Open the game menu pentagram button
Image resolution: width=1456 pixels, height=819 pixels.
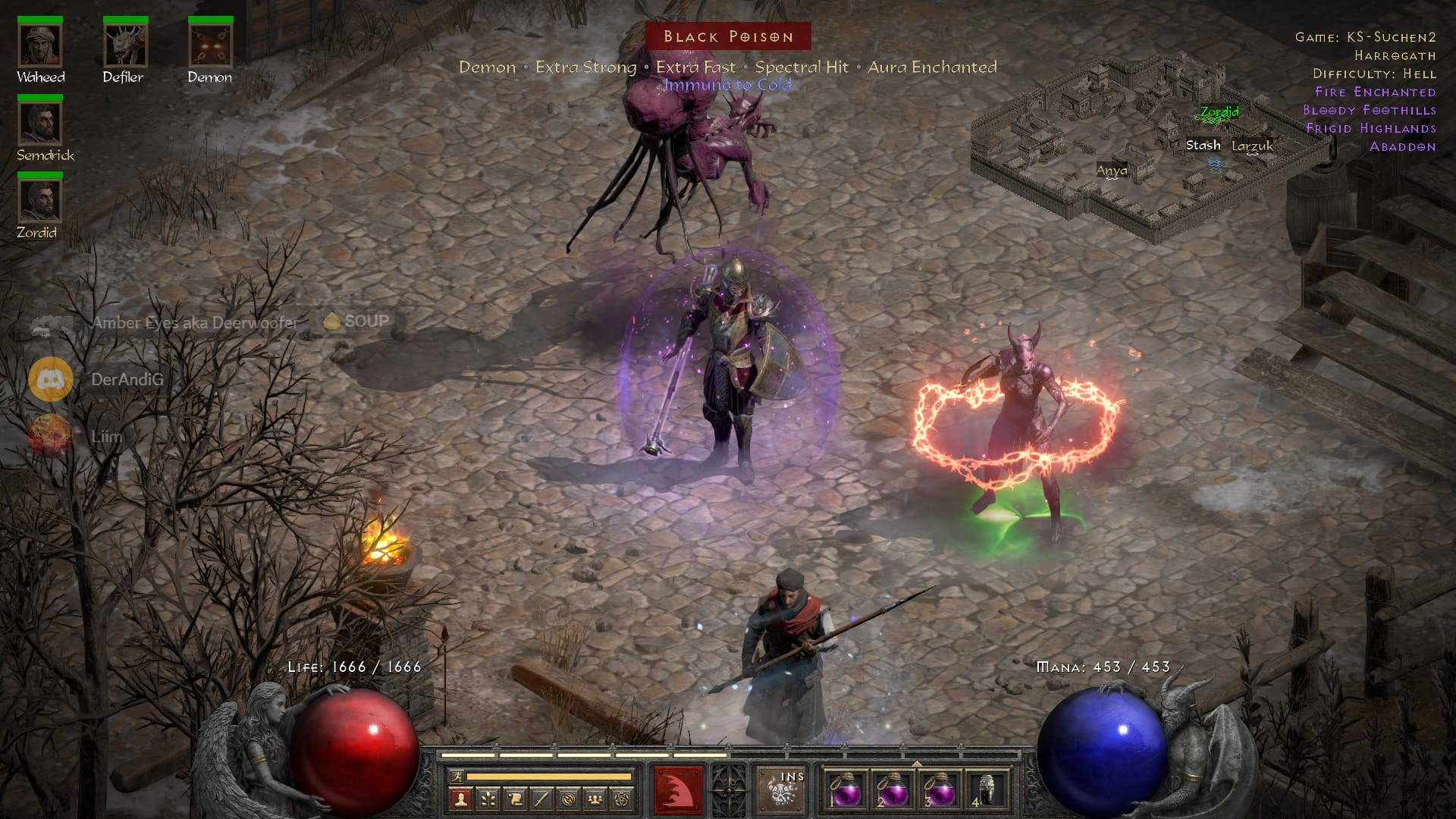623,799
